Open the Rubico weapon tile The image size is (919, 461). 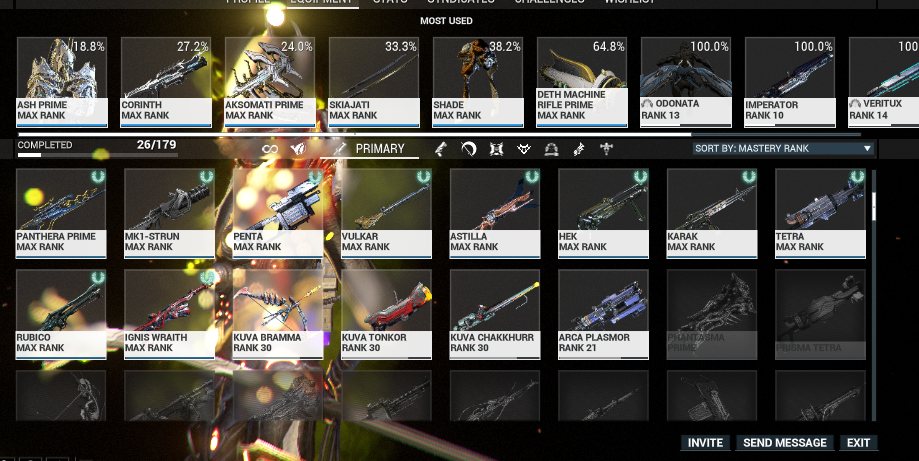coord(61,313)
